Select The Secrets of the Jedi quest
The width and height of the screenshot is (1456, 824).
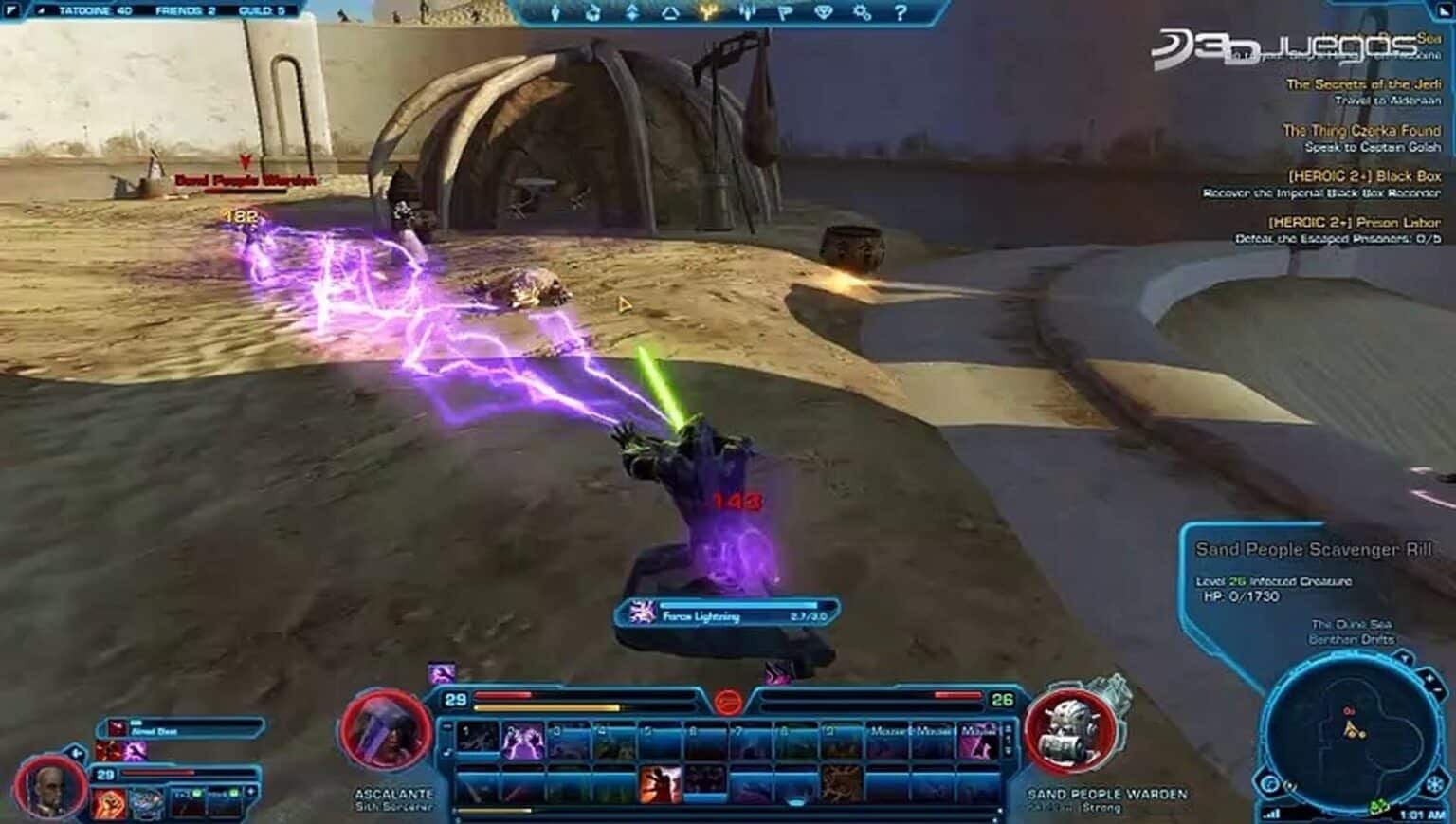[1363, 84]
